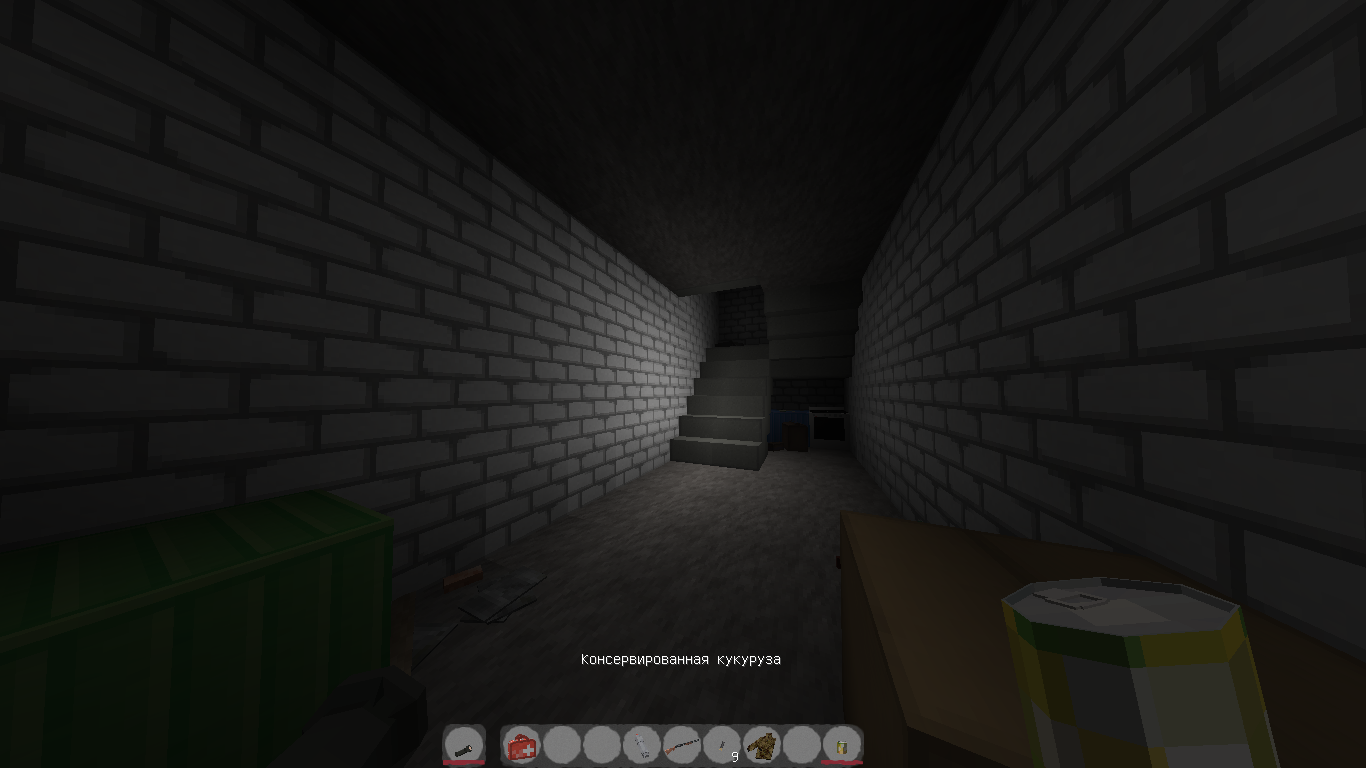1366x768 pixels.
Task: Open the green storage crate on the left
Action: coord(200,600)
